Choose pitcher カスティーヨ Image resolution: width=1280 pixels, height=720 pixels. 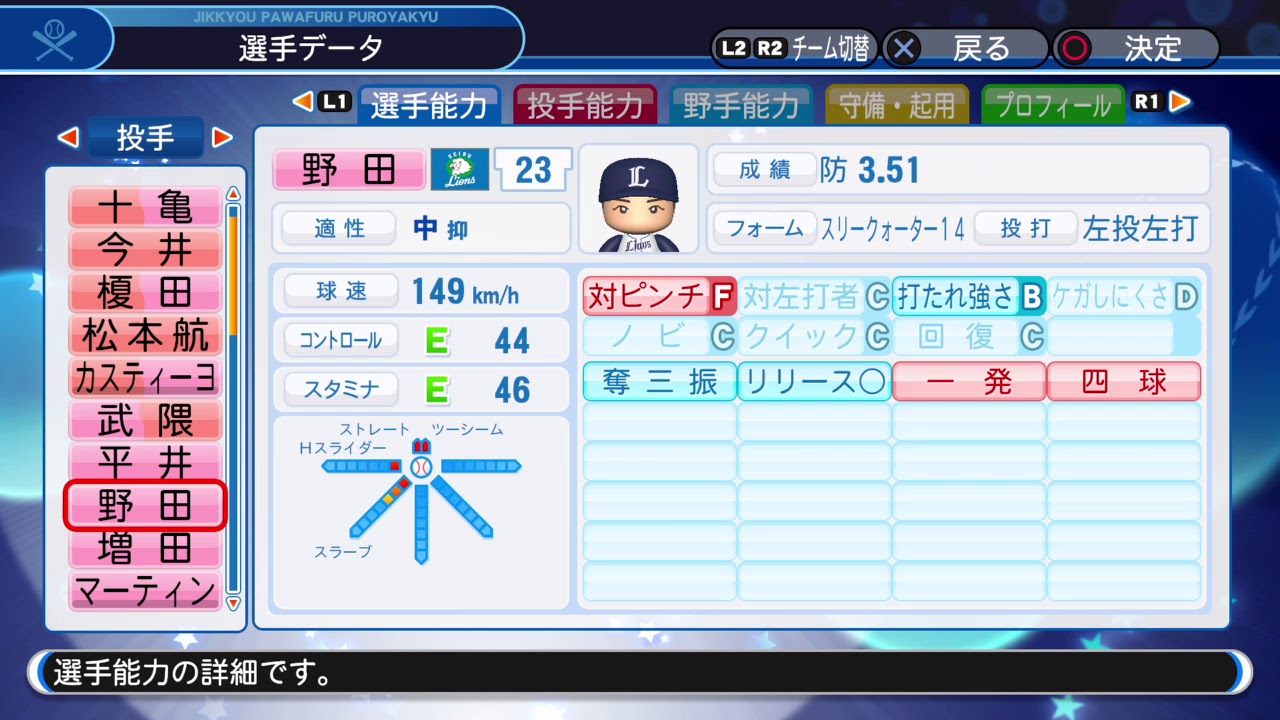(x=145, y=379)
